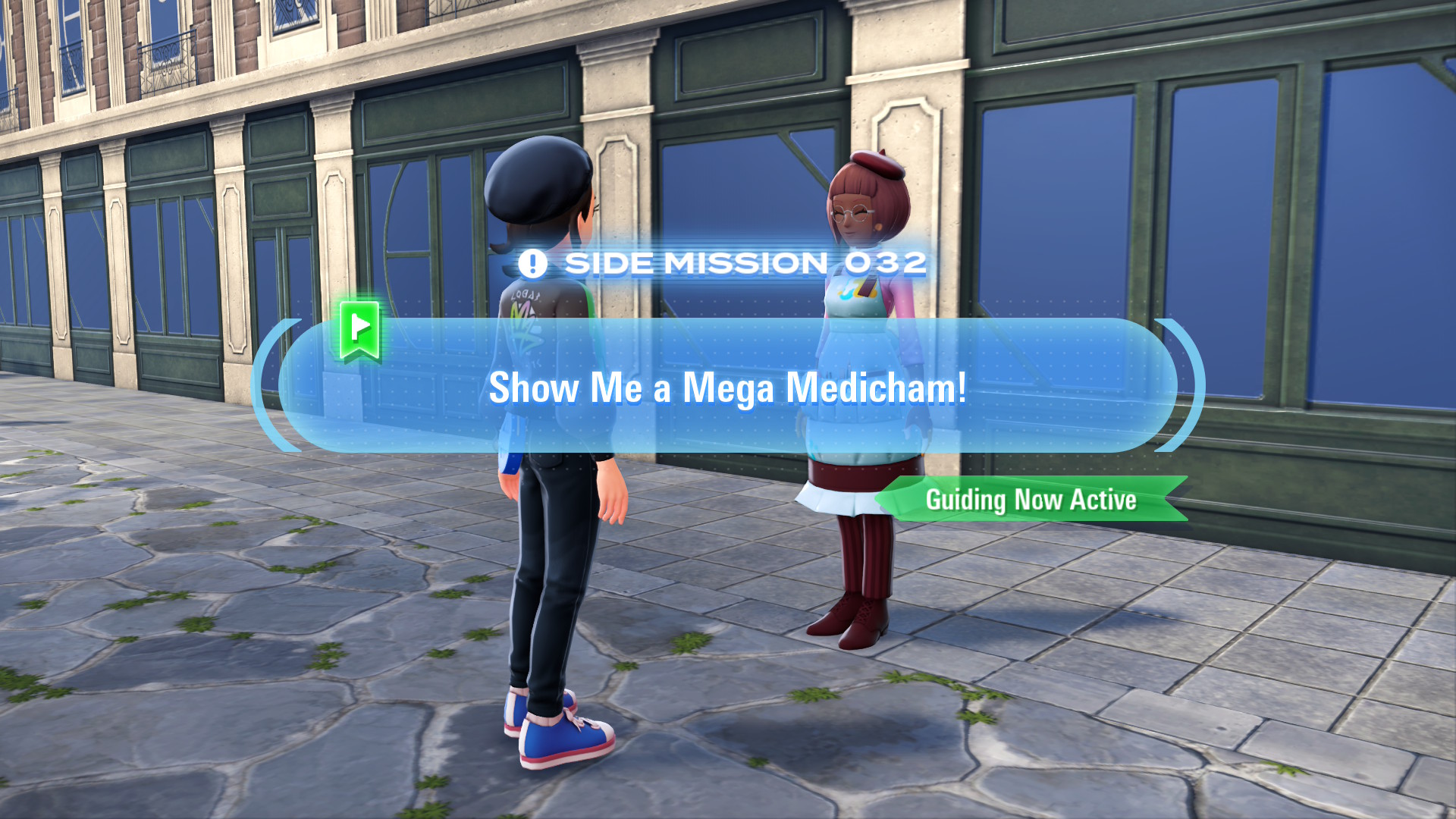Click the Guiding Now Active ribbon
The height and width of the screenshot is (819, 1456).
1031,499
